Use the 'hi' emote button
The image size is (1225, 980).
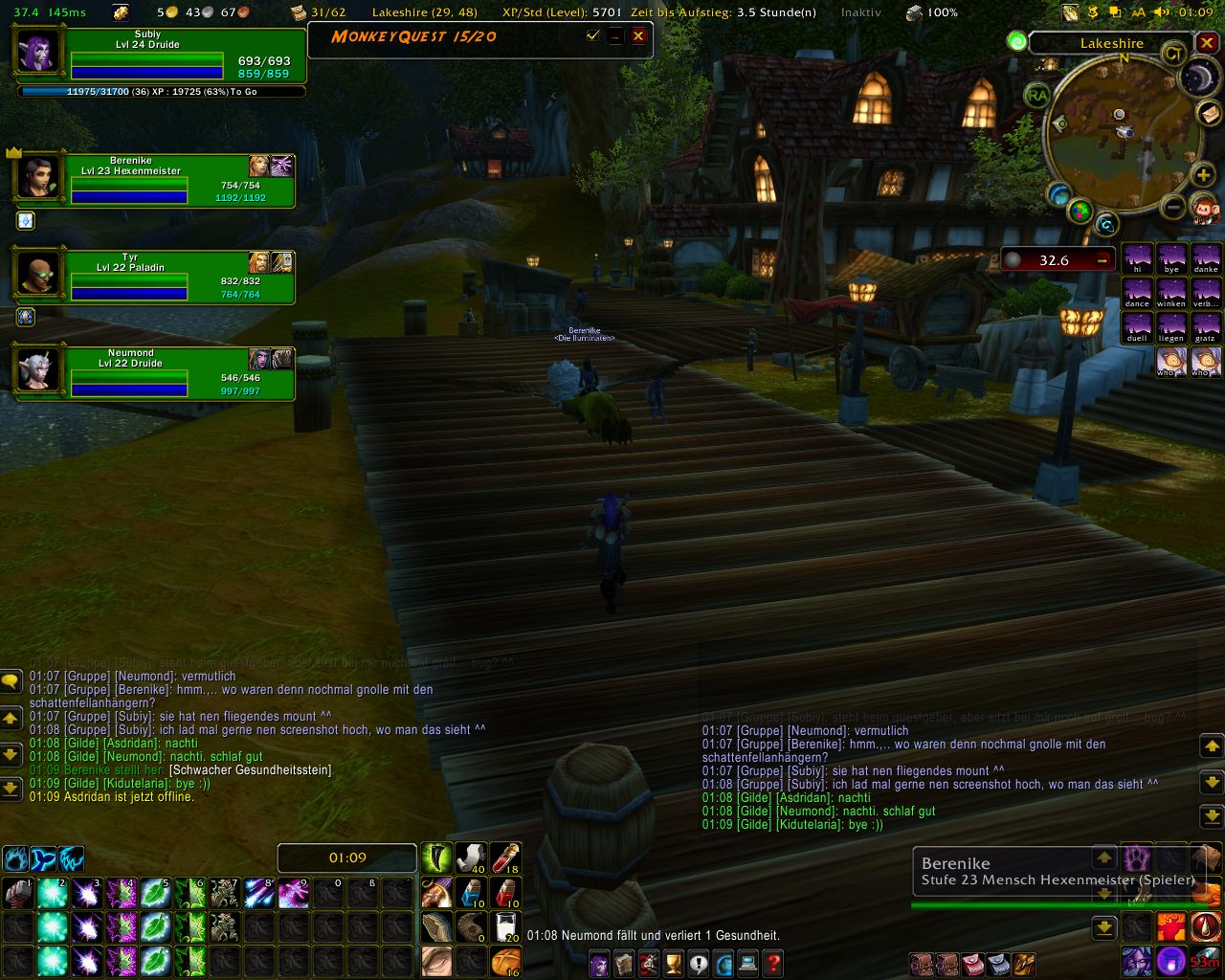point(1137,258)
